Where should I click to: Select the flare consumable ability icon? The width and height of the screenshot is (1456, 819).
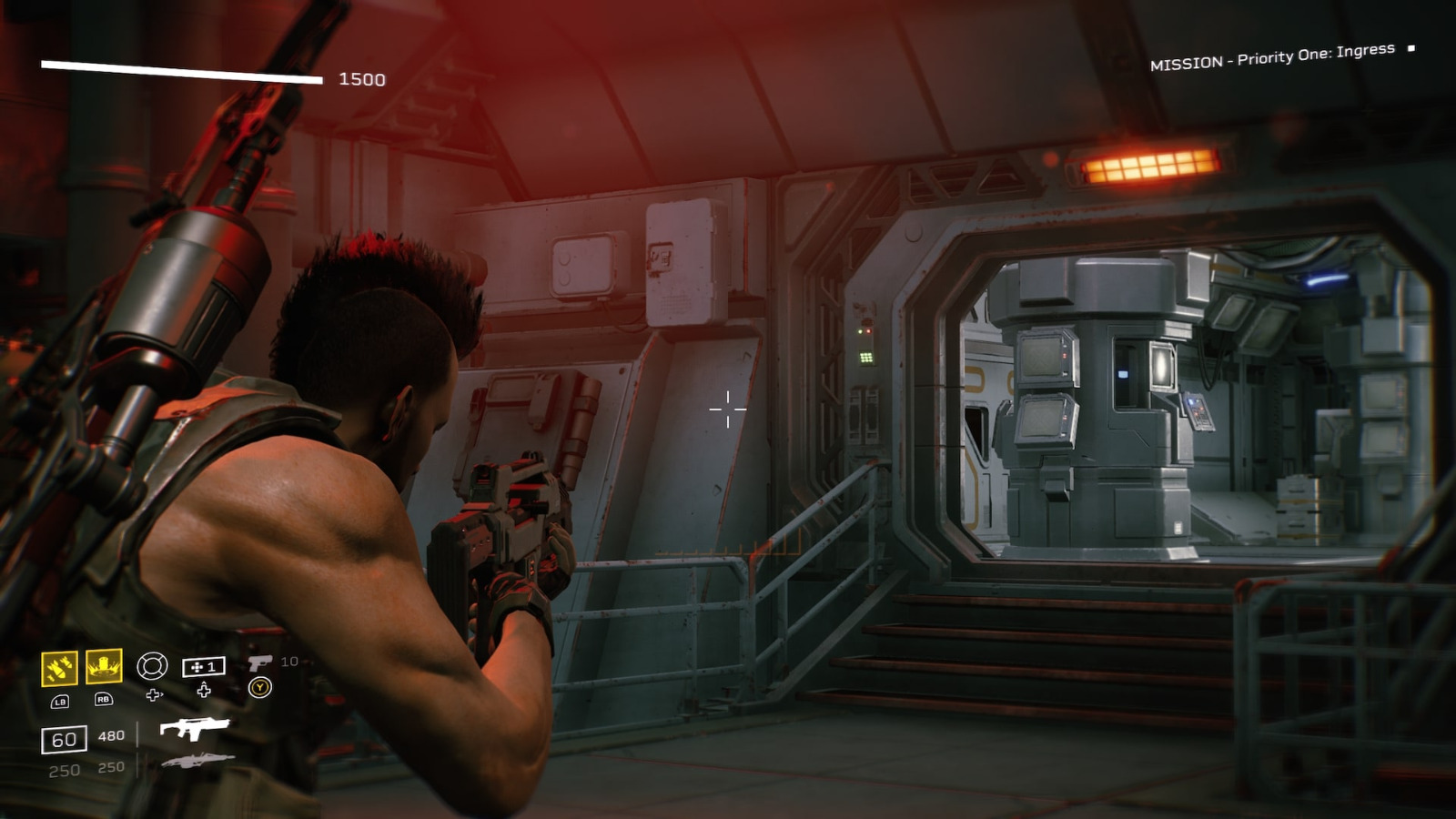[x=105, y=667]
